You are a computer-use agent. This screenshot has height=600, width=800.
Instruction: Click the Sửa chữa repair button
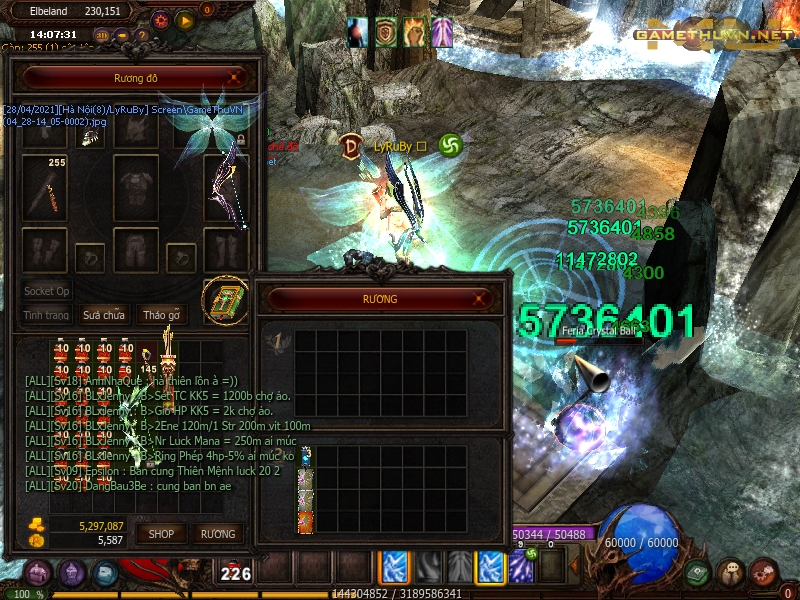pos(104,315)
